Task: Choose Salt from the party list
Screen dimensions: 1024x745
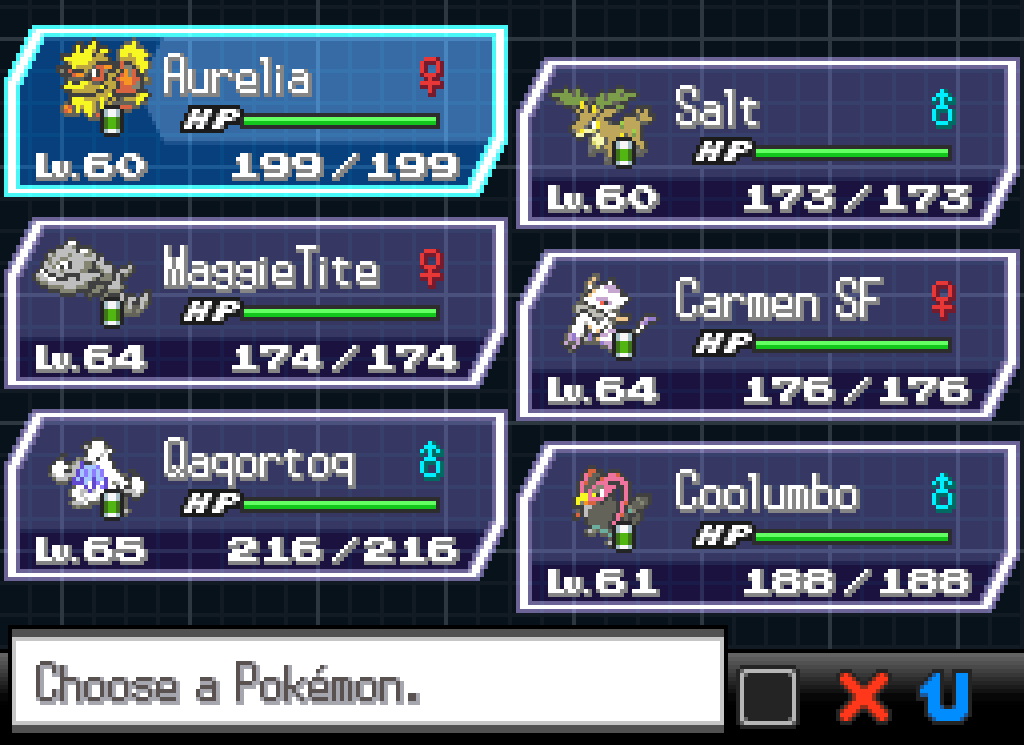Action: (x=768, y=144)
